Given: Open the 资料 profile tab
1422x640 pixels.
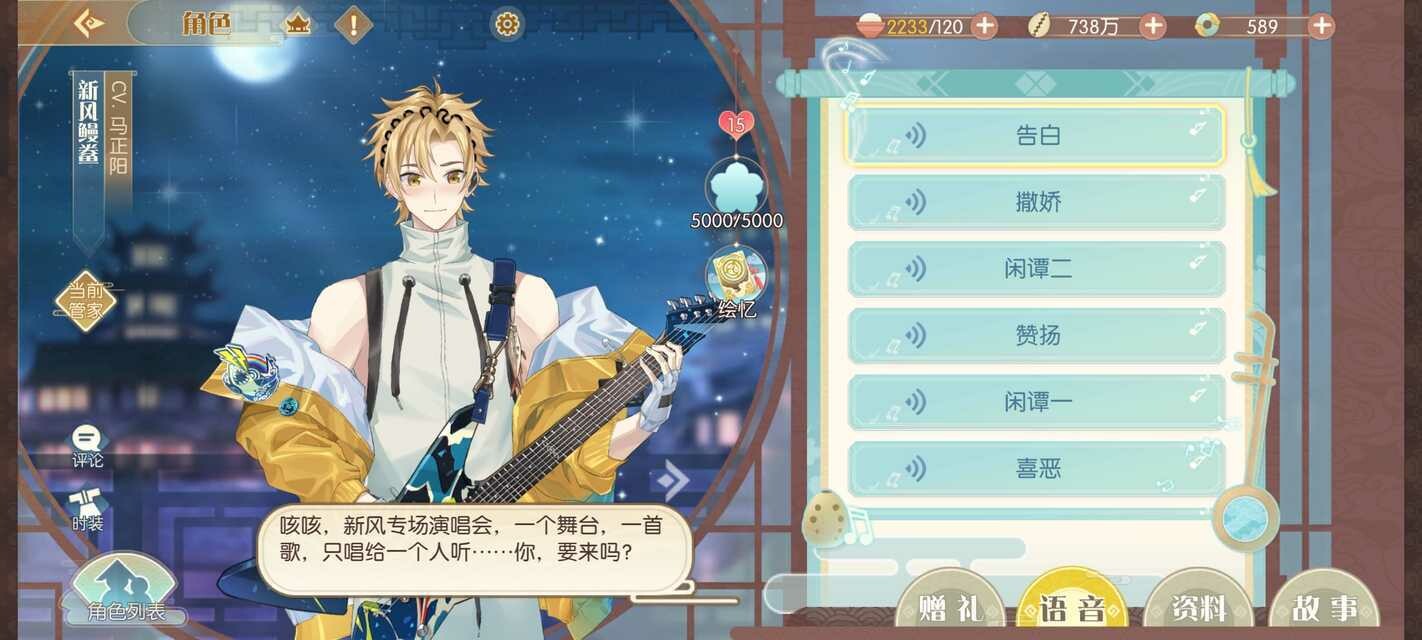Looking at the screenshot, I should point(1197,606).
